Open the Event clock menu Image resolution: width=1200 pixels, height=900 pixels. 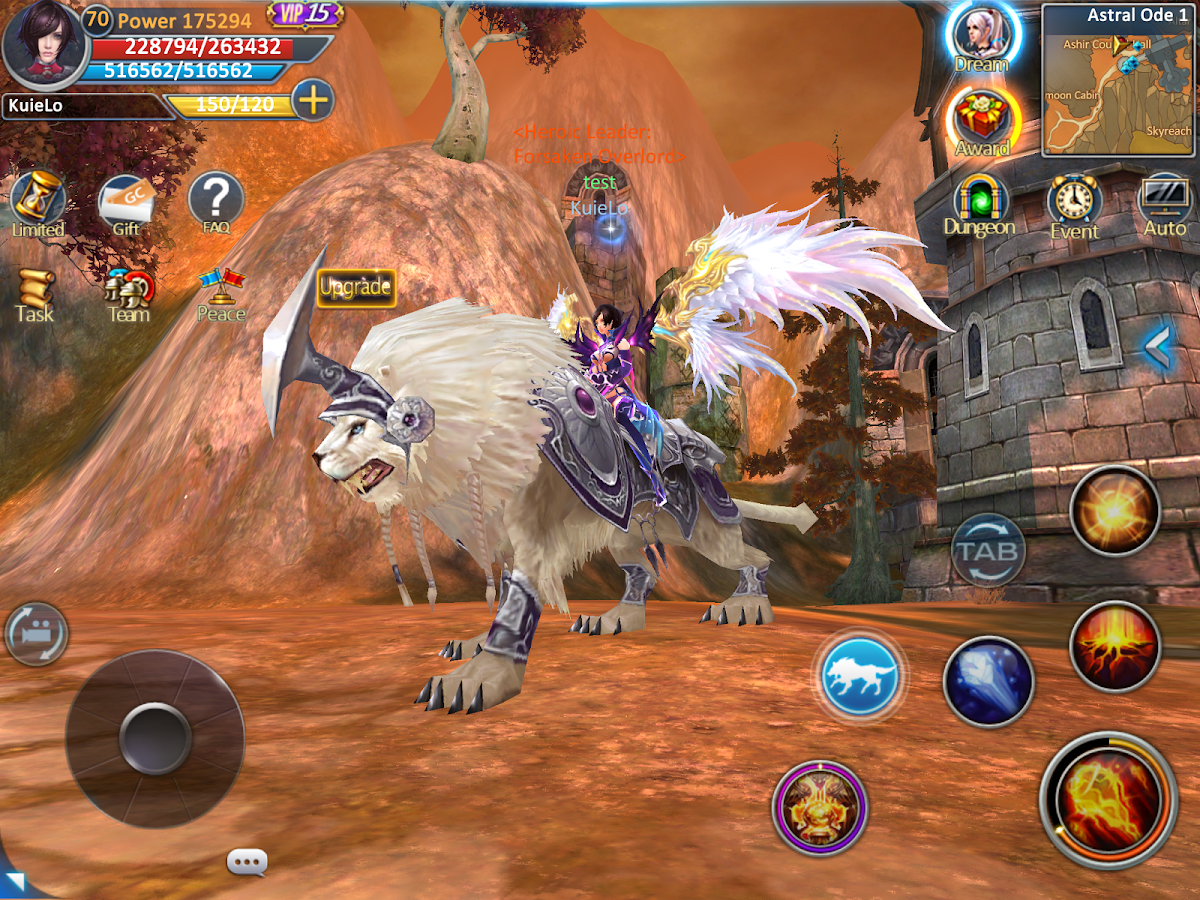[x=1074, y=204]
